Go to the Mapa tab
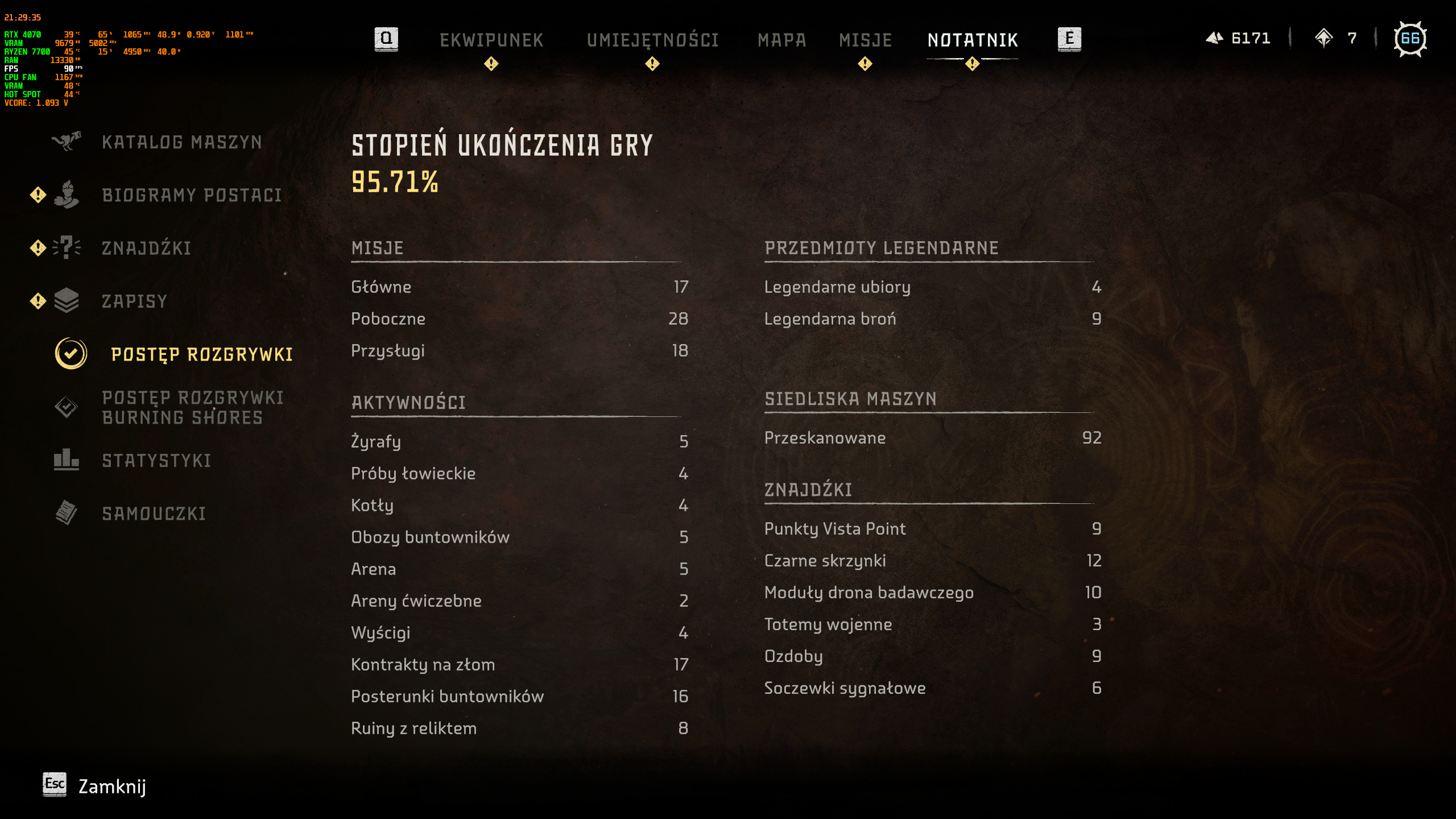Viewport: 1456px width, 819px height. (781, 40)
